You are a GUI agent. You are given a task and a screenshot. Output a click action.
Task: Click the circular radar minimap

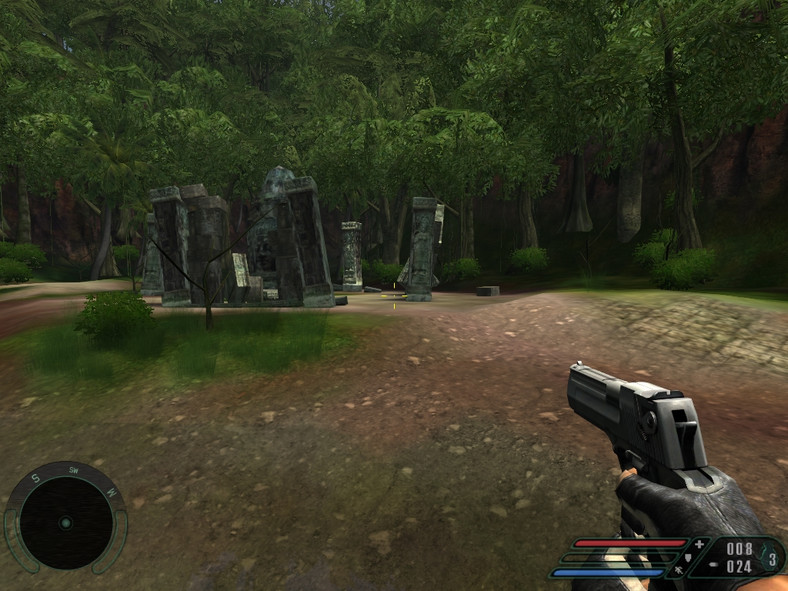65,522
